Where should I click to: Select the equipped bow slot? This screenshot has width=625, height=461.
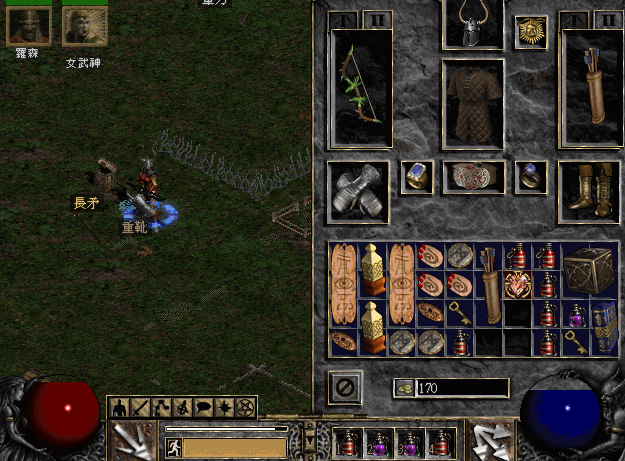point(360,88)
